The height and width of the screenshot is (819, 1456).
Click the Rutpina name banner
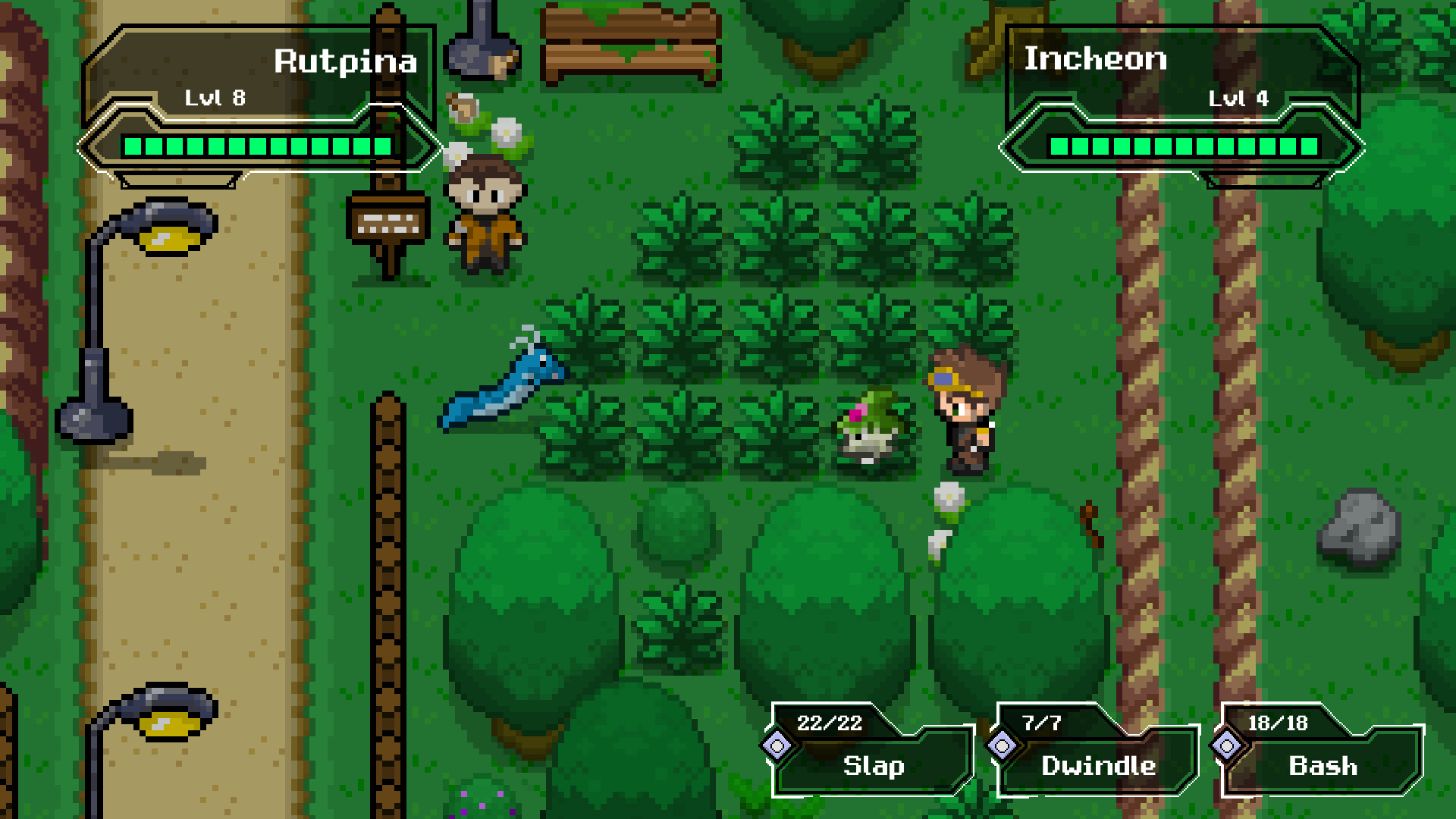pos(345,62)
